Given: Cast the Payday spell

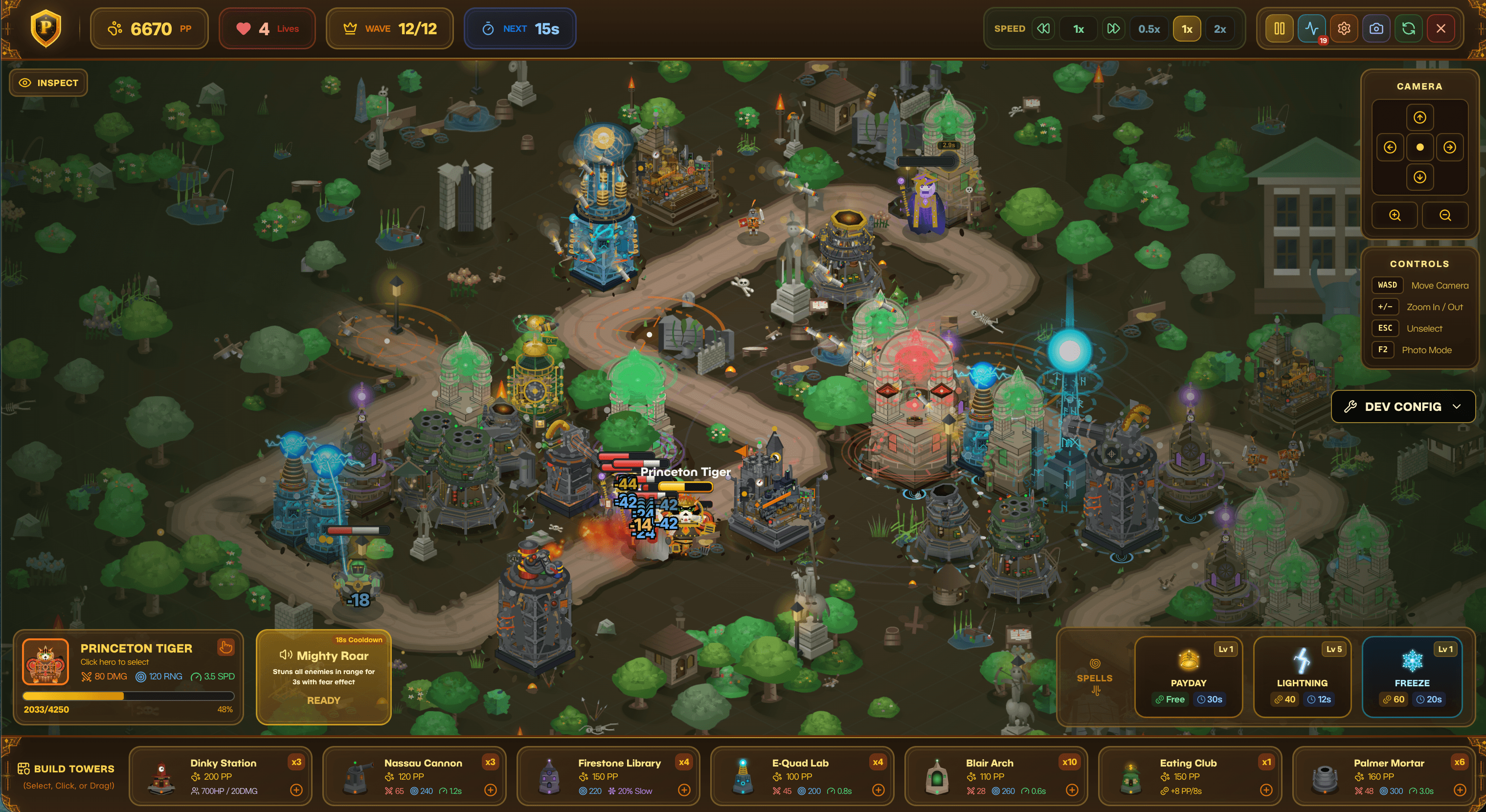Looking at the screenshot, I should point(1188,677).
